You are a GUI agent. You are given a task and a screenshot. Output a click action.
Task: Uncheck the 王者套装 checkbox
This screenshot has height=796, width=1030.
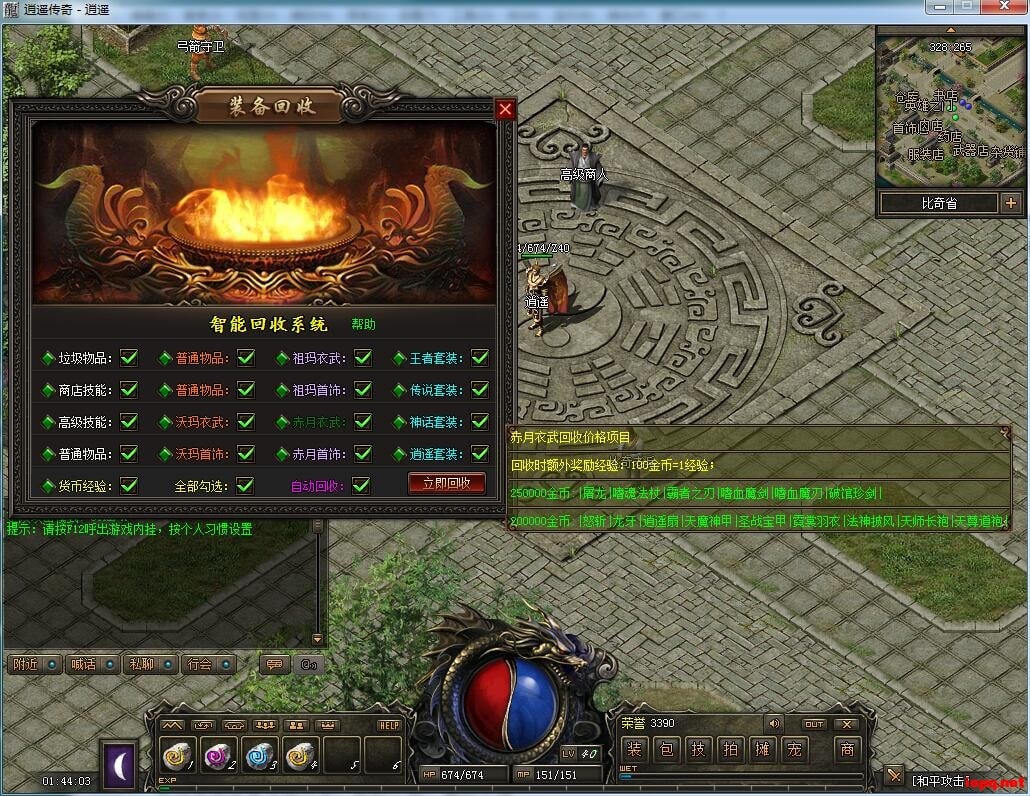pyautogui.click(x=480, y=357)
